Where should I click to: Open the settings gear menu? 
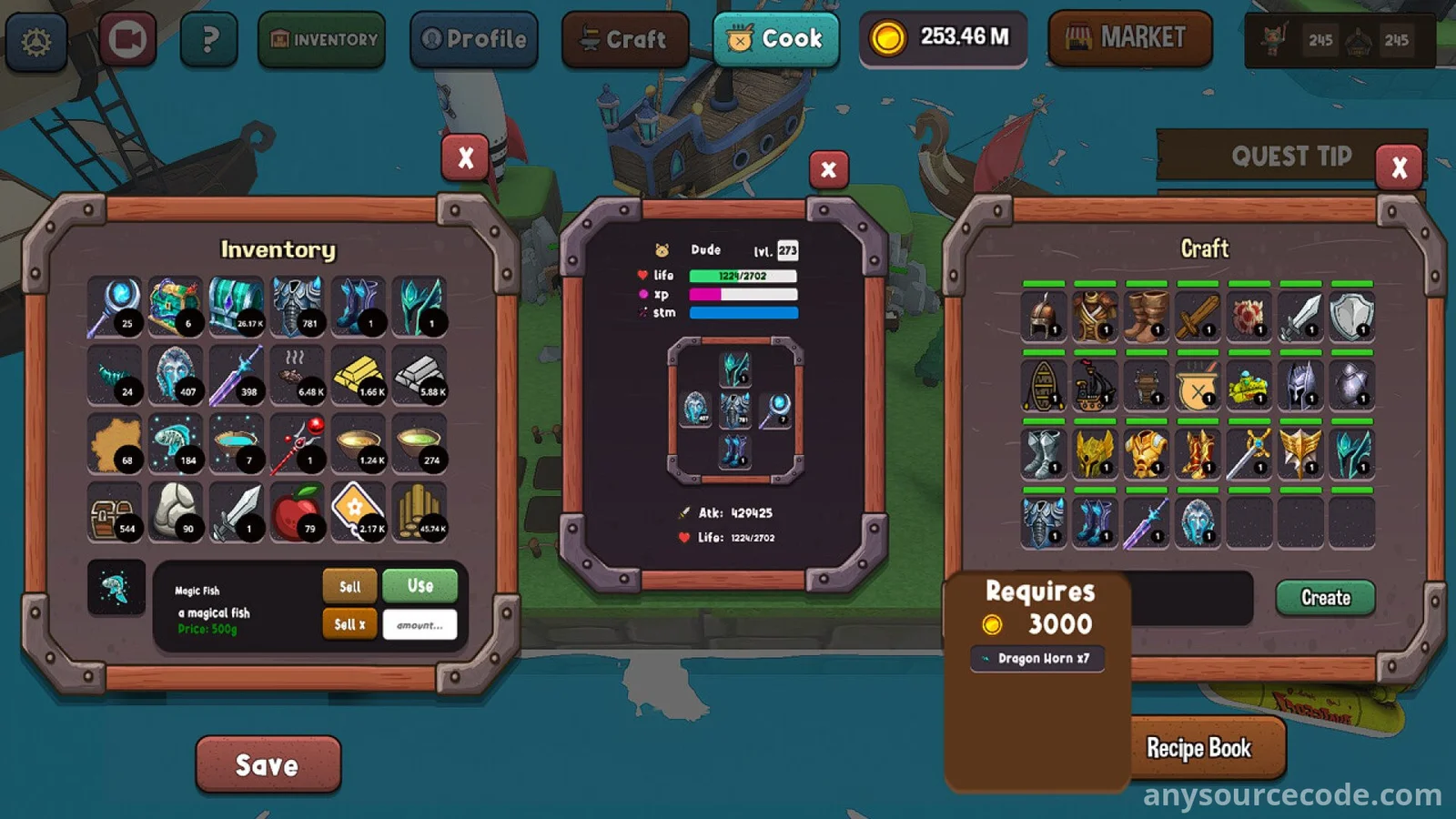click(x=36, y=41)
